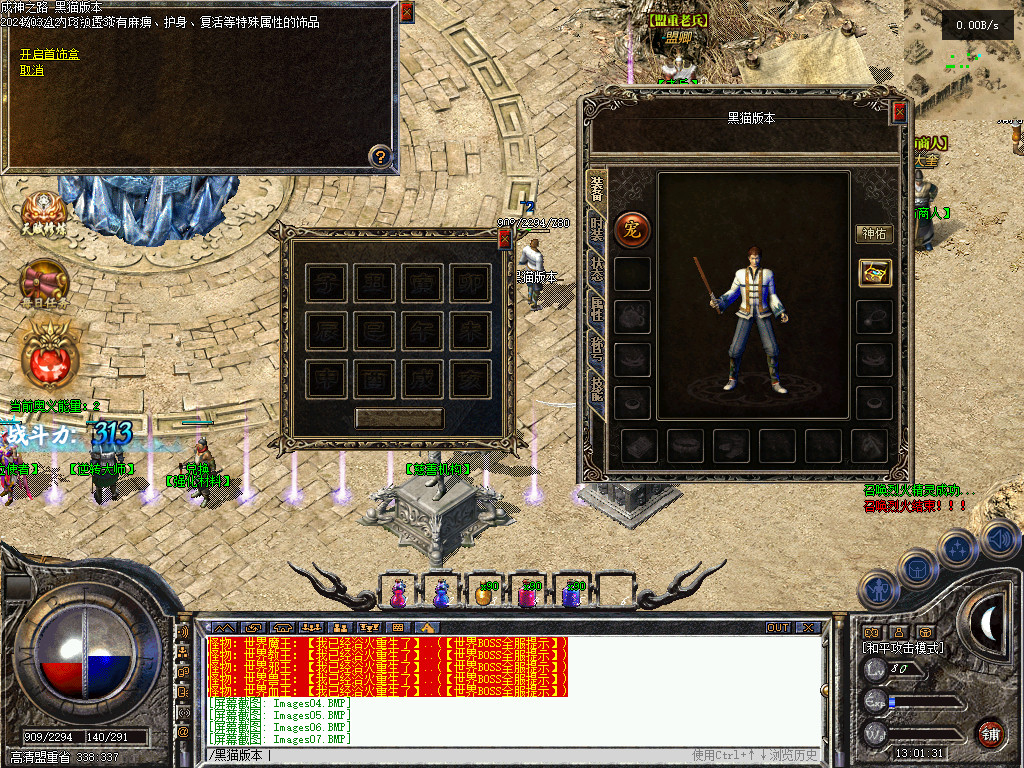Viewport: 1024px width, 768px height.
Task: Open the character figure orb button
Action: (x=879, y=590)
